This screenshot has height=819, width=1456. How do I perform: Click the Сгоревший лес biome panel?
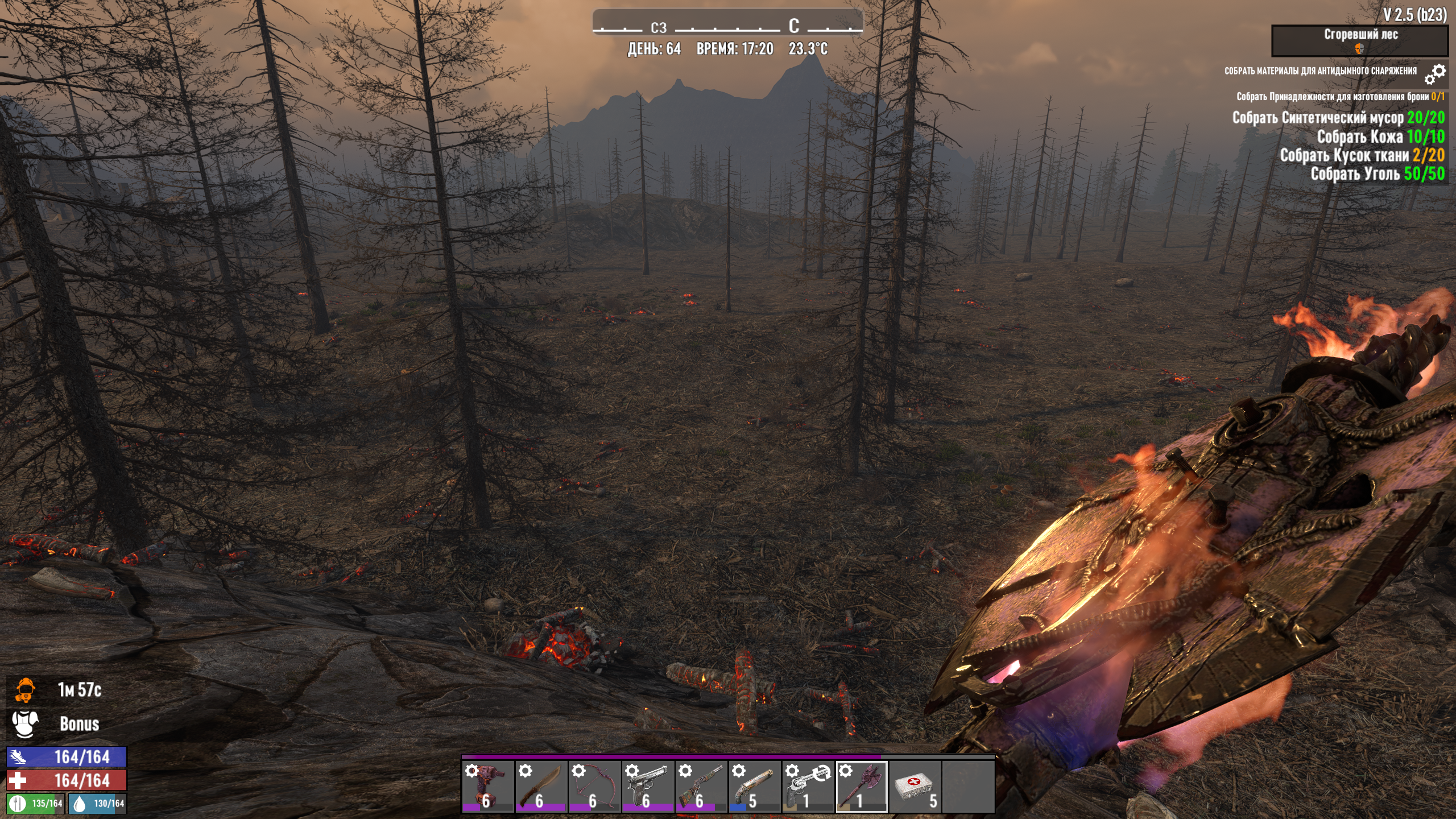1359,40
